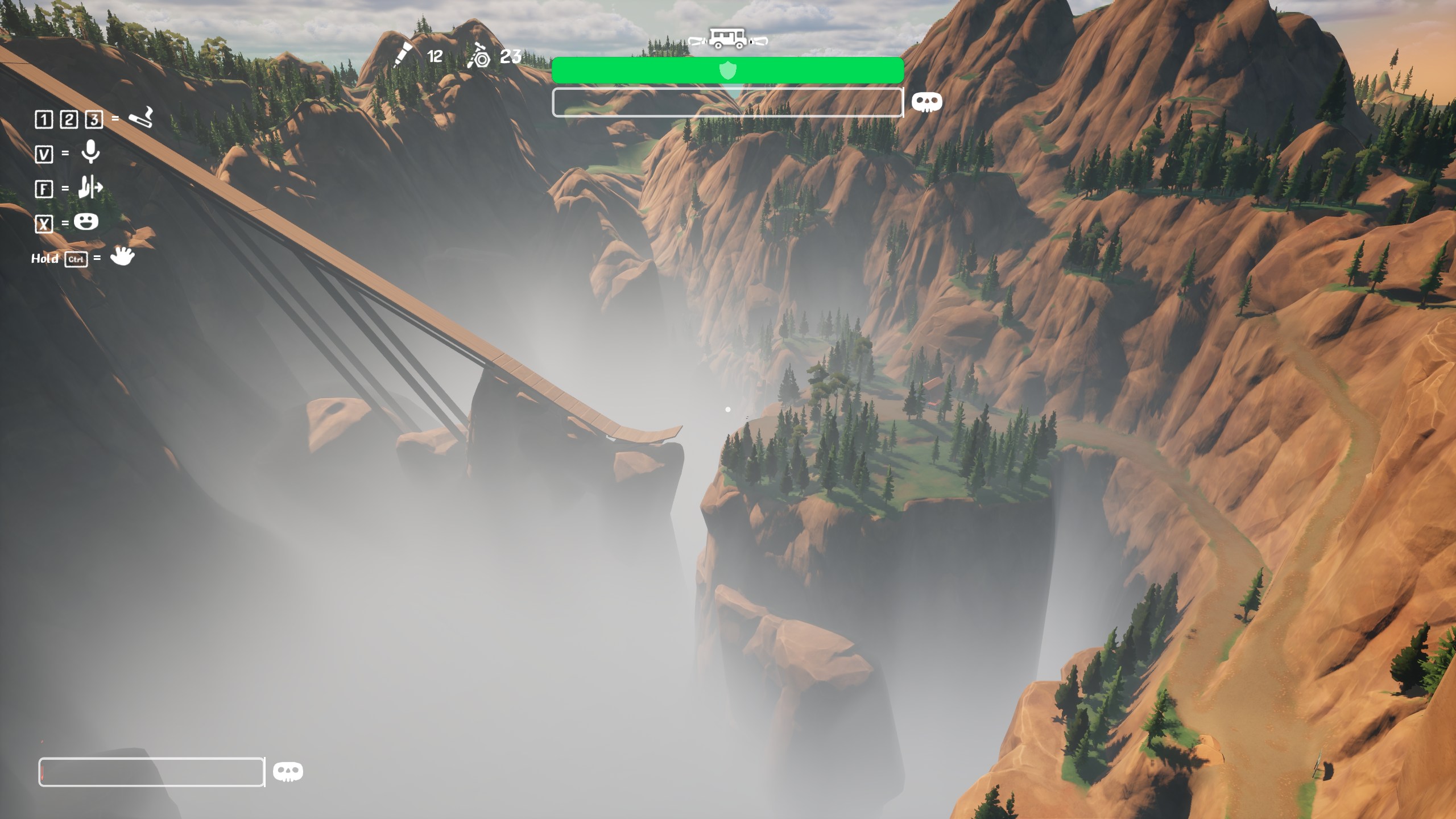
Task: Click the waving hand icon
Action: (122, 257)
